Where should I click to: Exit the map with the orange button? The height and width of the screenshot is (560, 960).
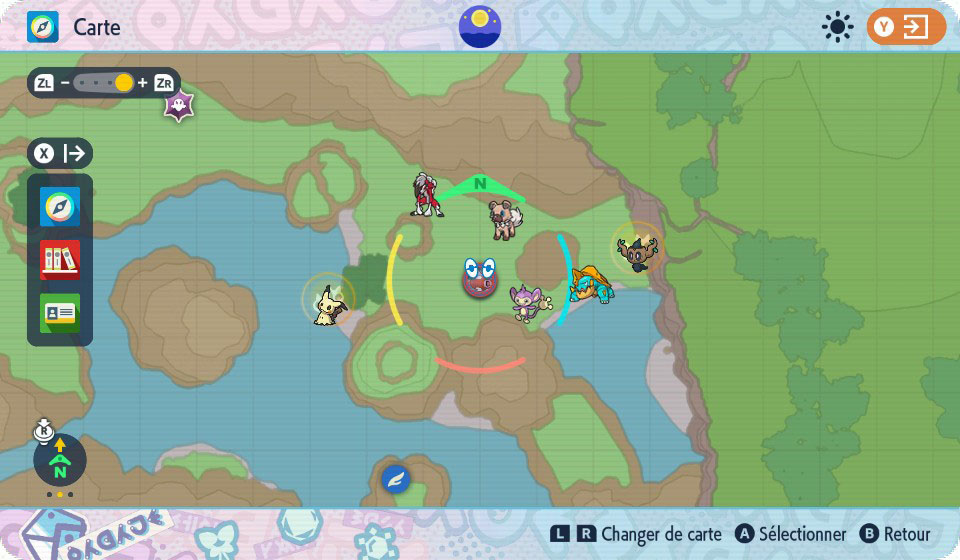tap(905, 27)
